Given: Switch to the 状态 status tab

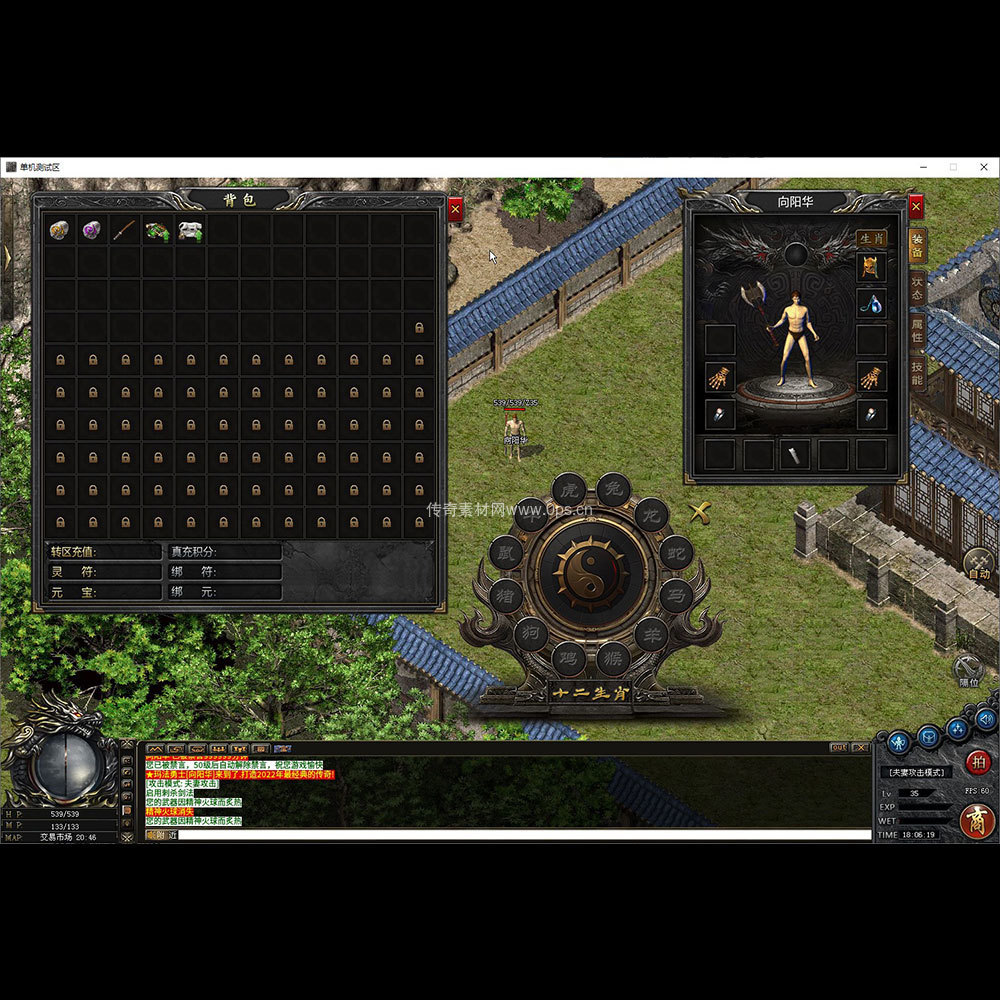Looking at the screenshot, I should click(x=916, y=287).
